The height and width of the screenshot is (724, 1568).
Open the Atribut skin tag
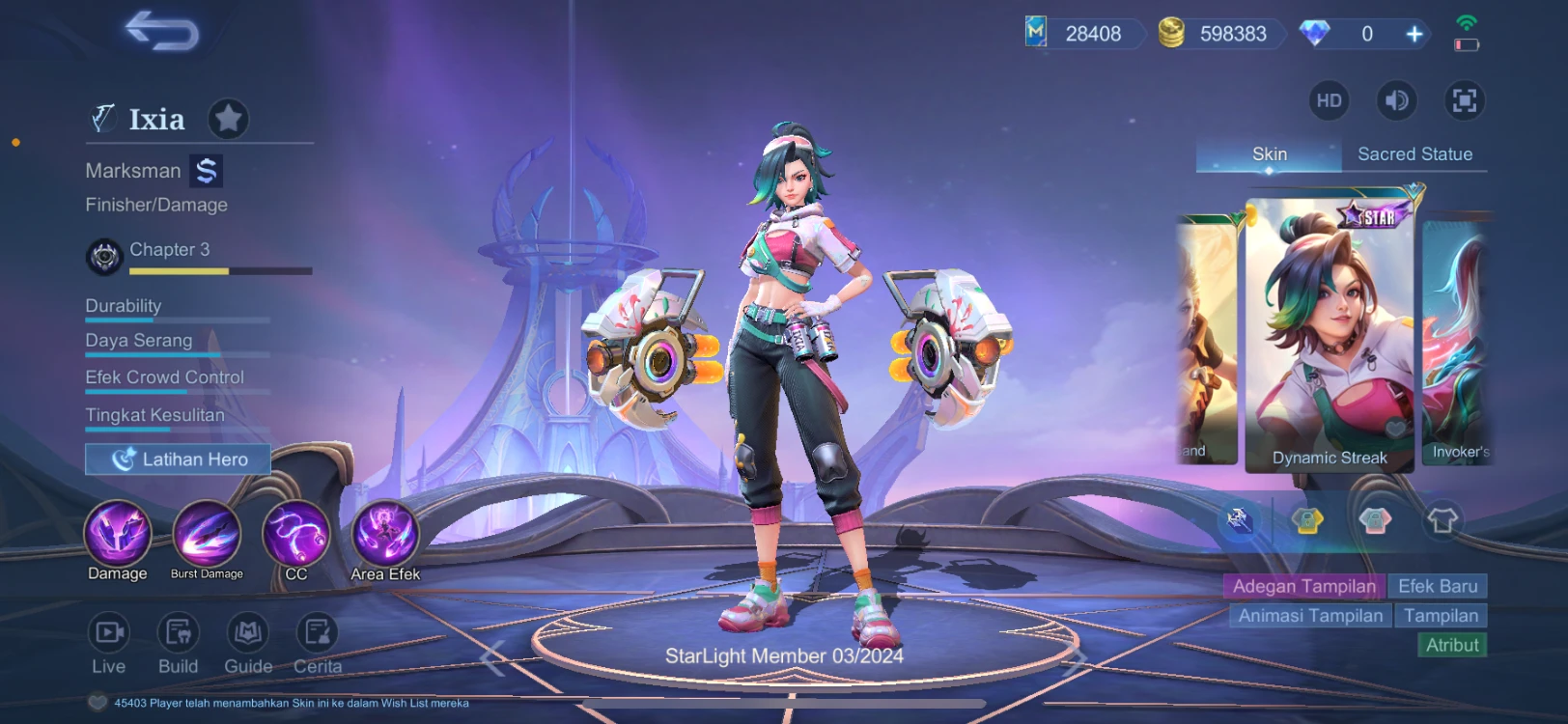pos(1452,645)
